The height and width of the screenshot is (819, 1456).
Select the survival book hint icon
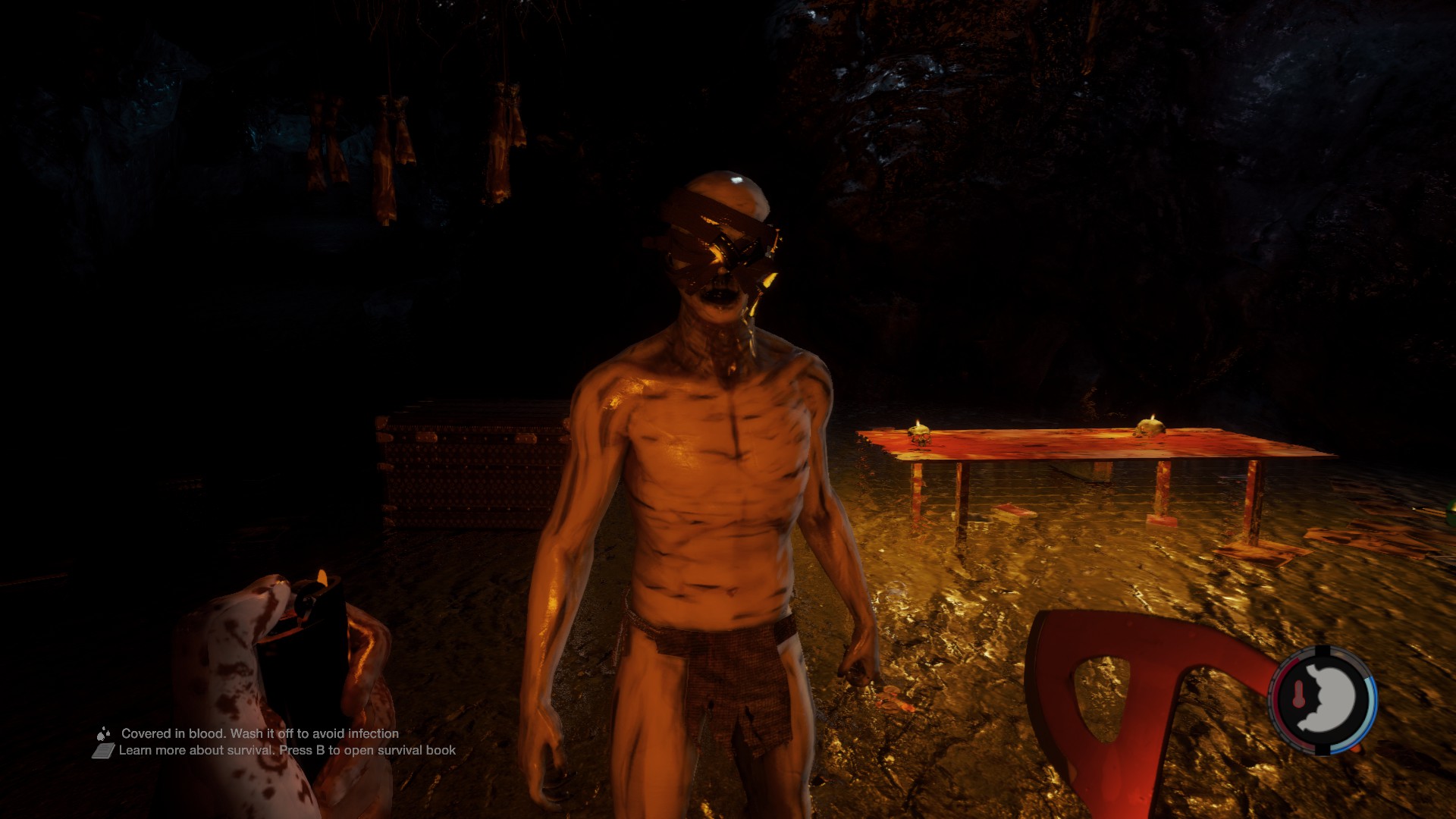coord(104,751)
